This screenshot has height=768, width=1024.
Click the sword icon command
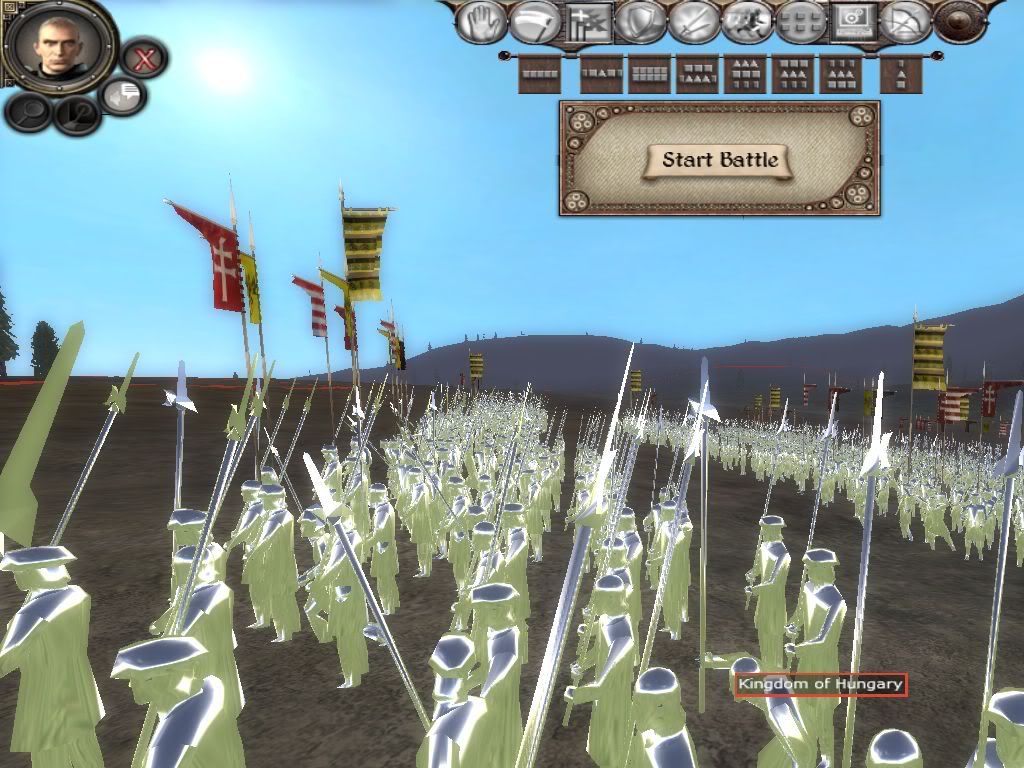point(694,22)
